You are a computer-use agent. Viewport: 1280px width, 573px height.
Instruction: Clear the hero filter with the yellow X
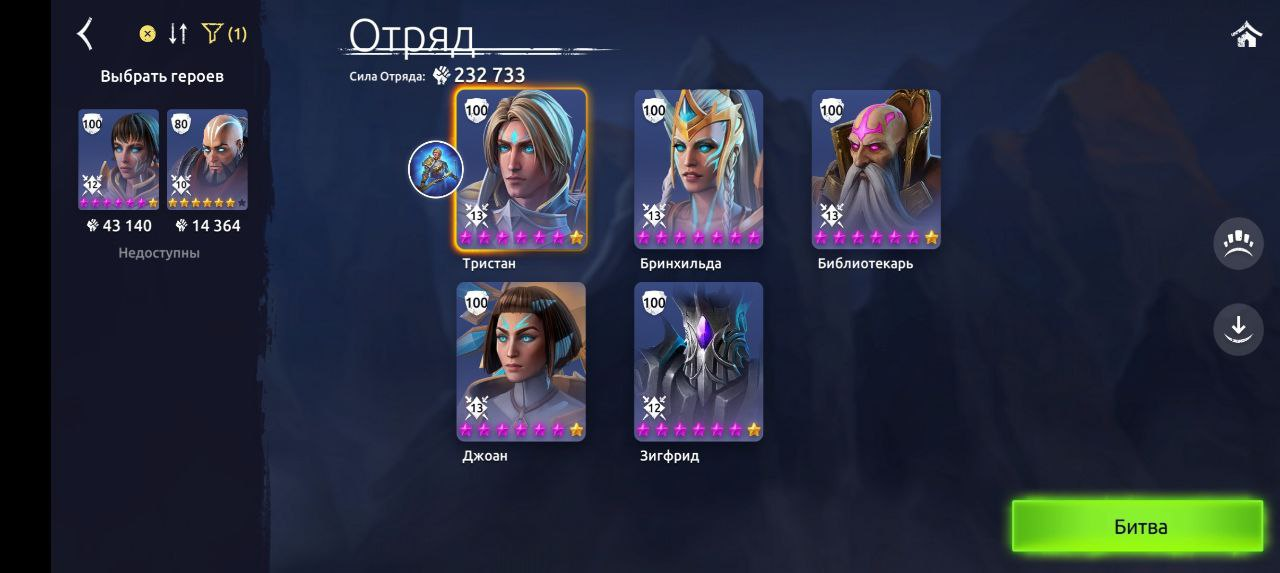coord(147,34)
